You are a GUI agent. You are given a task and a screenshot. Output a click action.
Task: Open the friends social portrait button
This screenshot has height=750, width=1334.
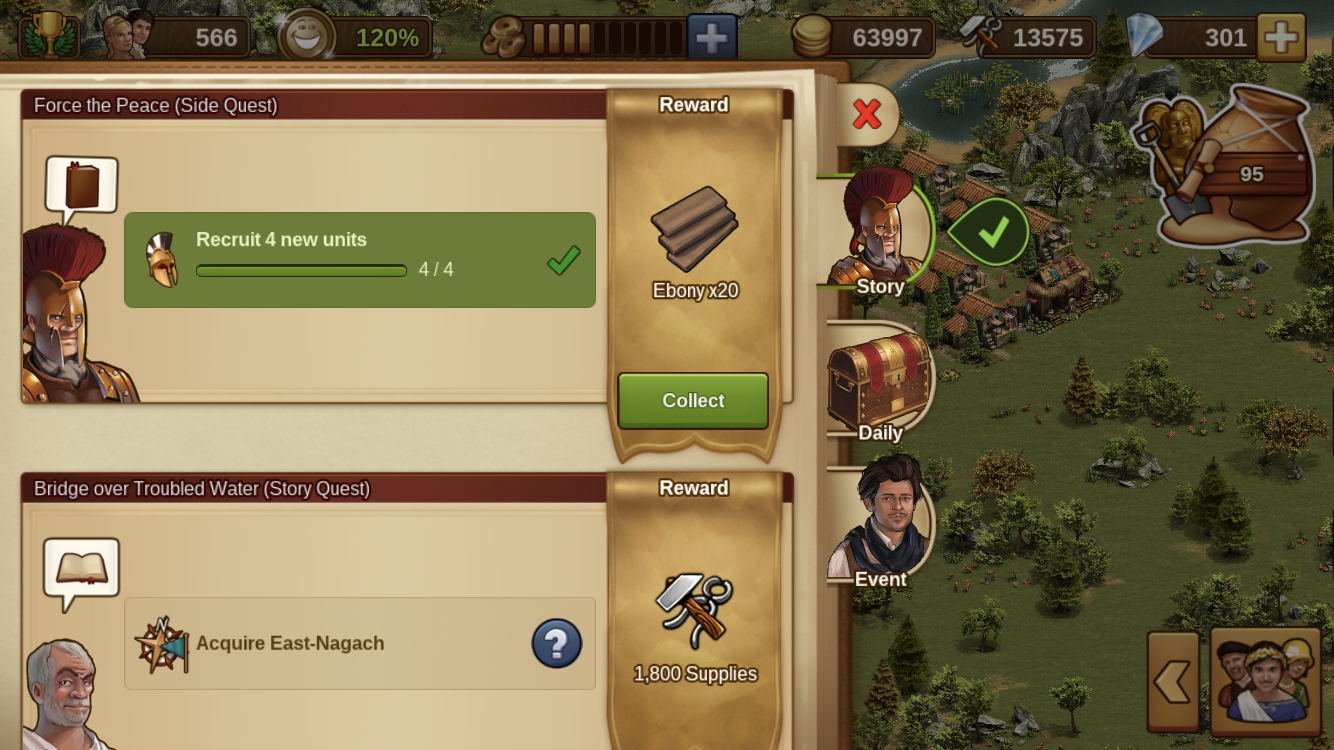tap(1265, 682)
